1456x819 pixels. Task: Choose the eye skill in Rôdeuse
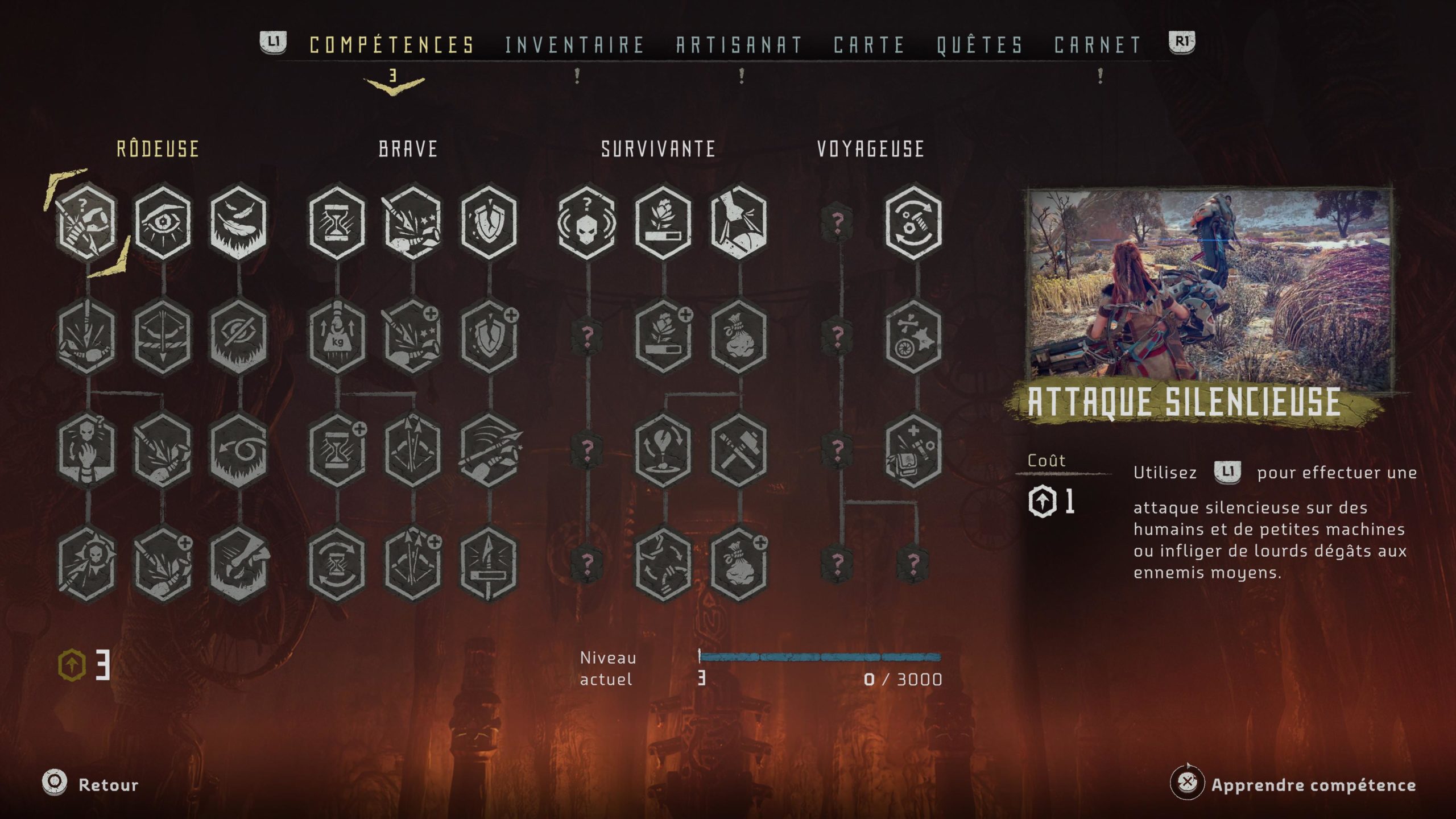[x=163, y=222]
